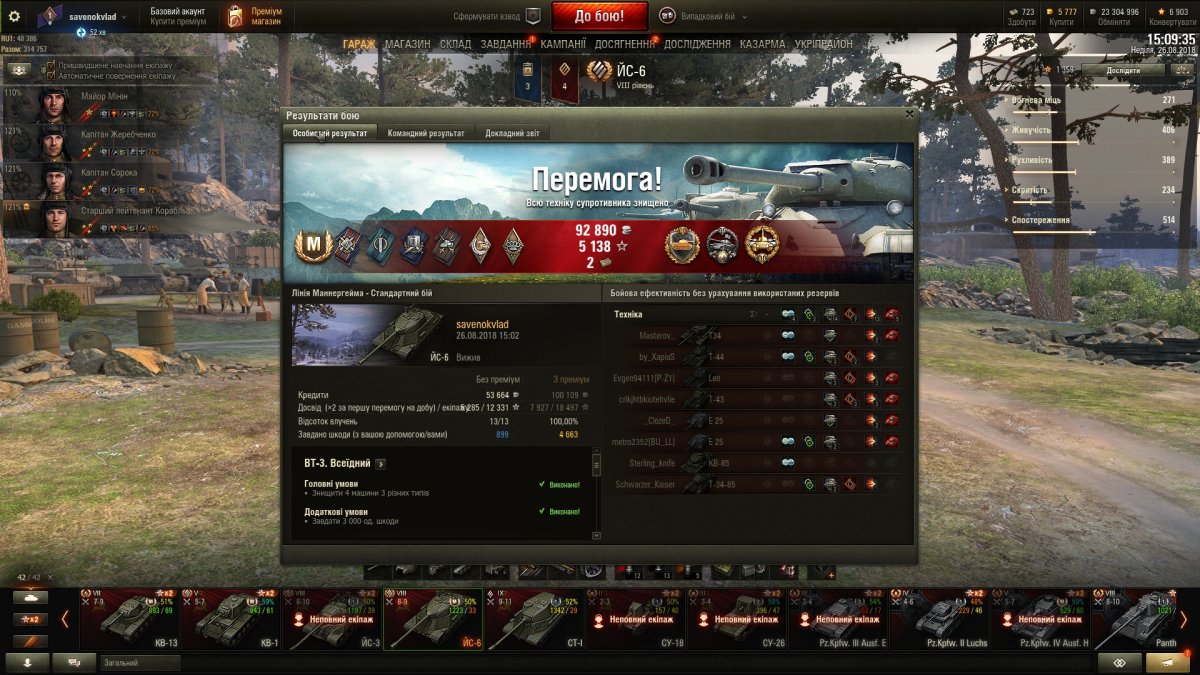1200x675 pixels.
Task: Open the Преміум магазин
Action: 253,16
